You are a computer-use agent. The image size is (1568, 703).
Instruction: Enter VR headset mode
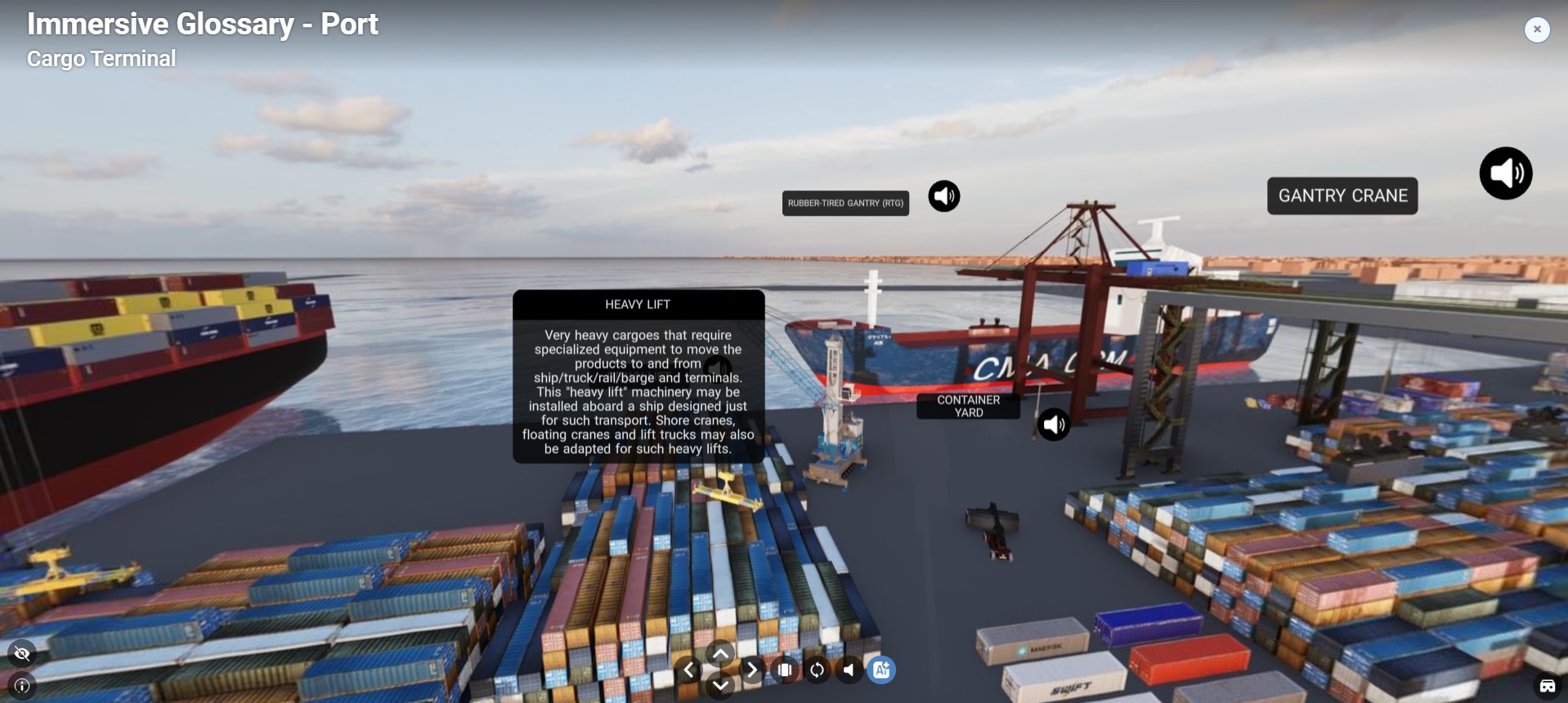[1547, 686]
